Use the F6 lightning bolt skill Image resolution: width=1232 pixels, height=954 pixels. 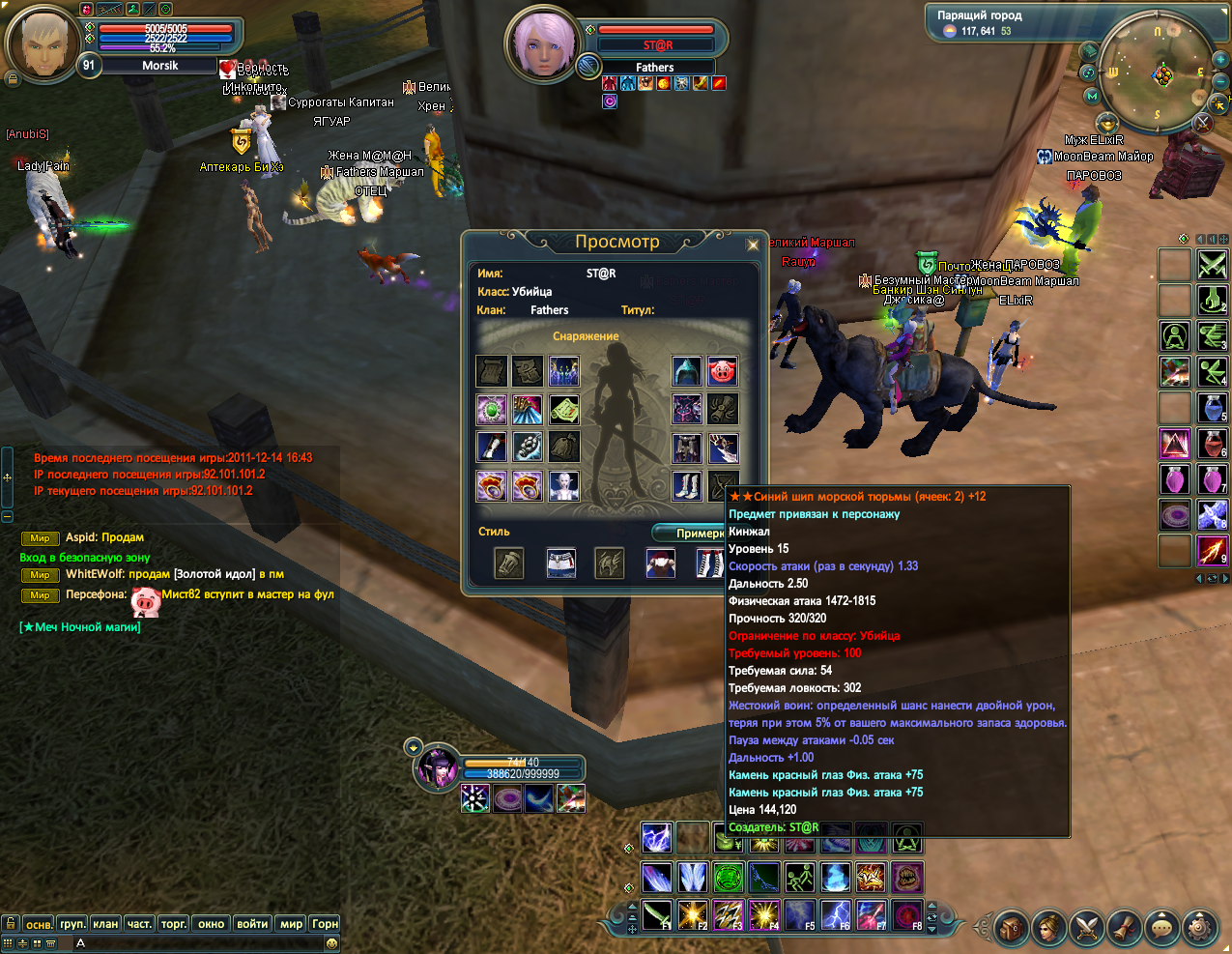click(x=836, y=914)
